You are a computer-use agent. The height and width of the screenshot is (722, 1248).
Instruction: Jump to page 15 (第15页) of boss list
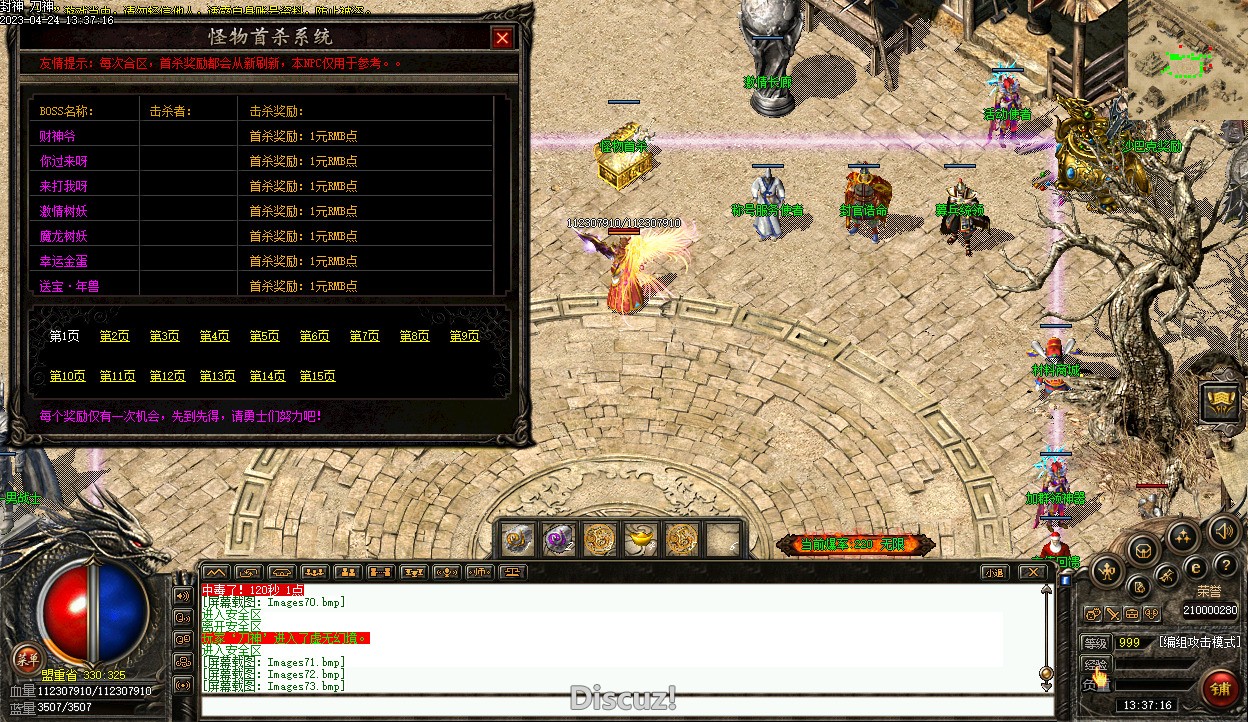(318, 376)
